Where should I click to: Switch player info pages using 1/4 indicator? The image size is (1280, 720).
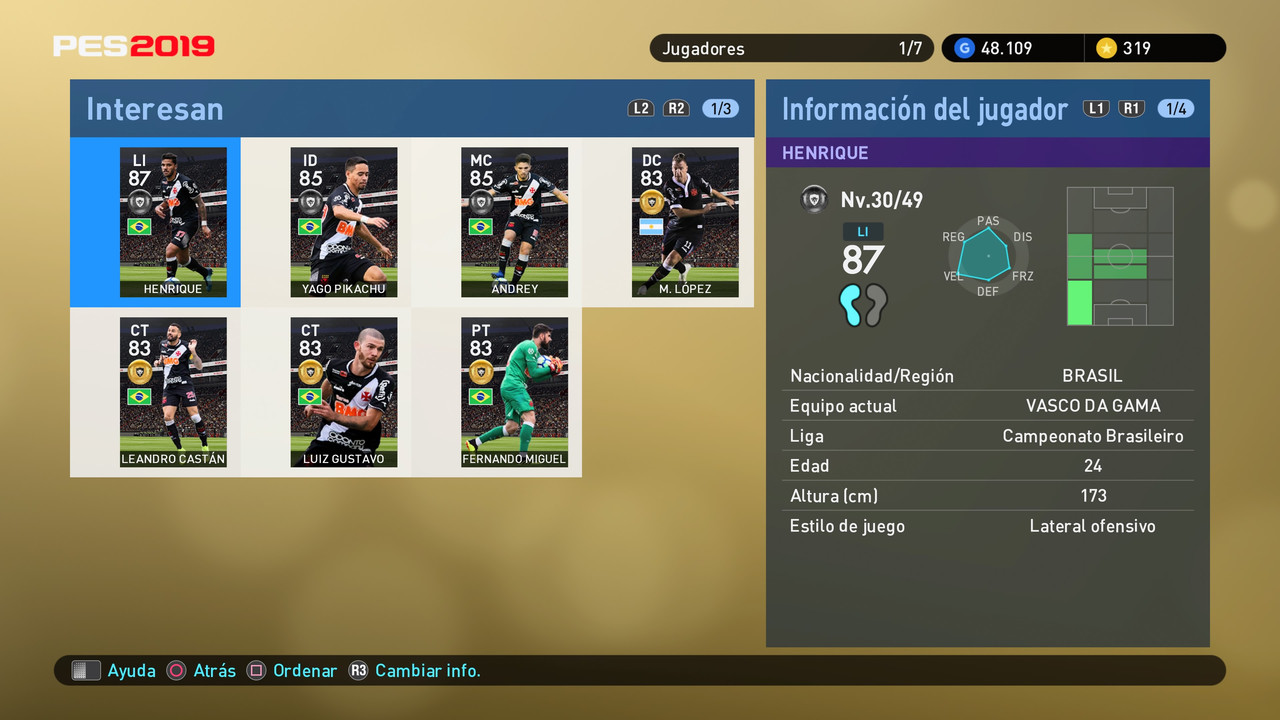(1176, 108)
